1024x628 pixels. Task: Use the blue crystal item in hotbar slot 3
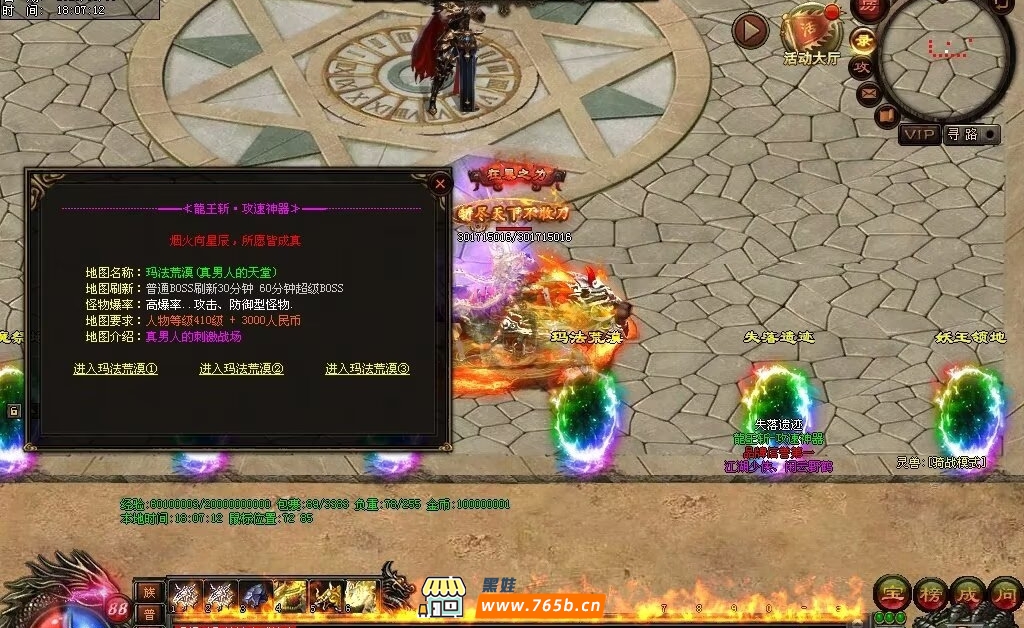point(254,595)
